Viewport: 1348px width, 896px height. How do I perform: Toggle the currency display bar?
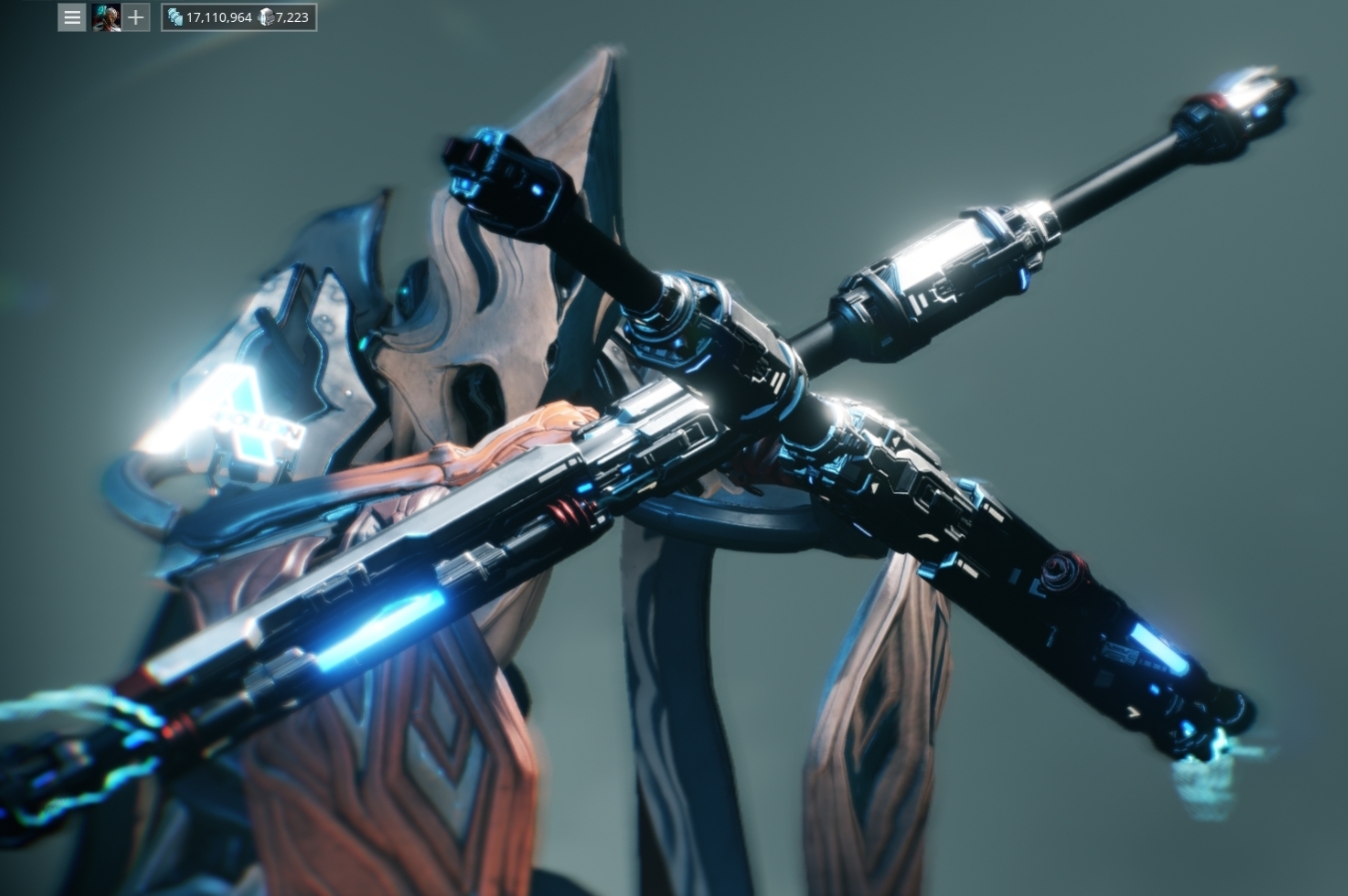pyautogui.click(x=238, y=17)
